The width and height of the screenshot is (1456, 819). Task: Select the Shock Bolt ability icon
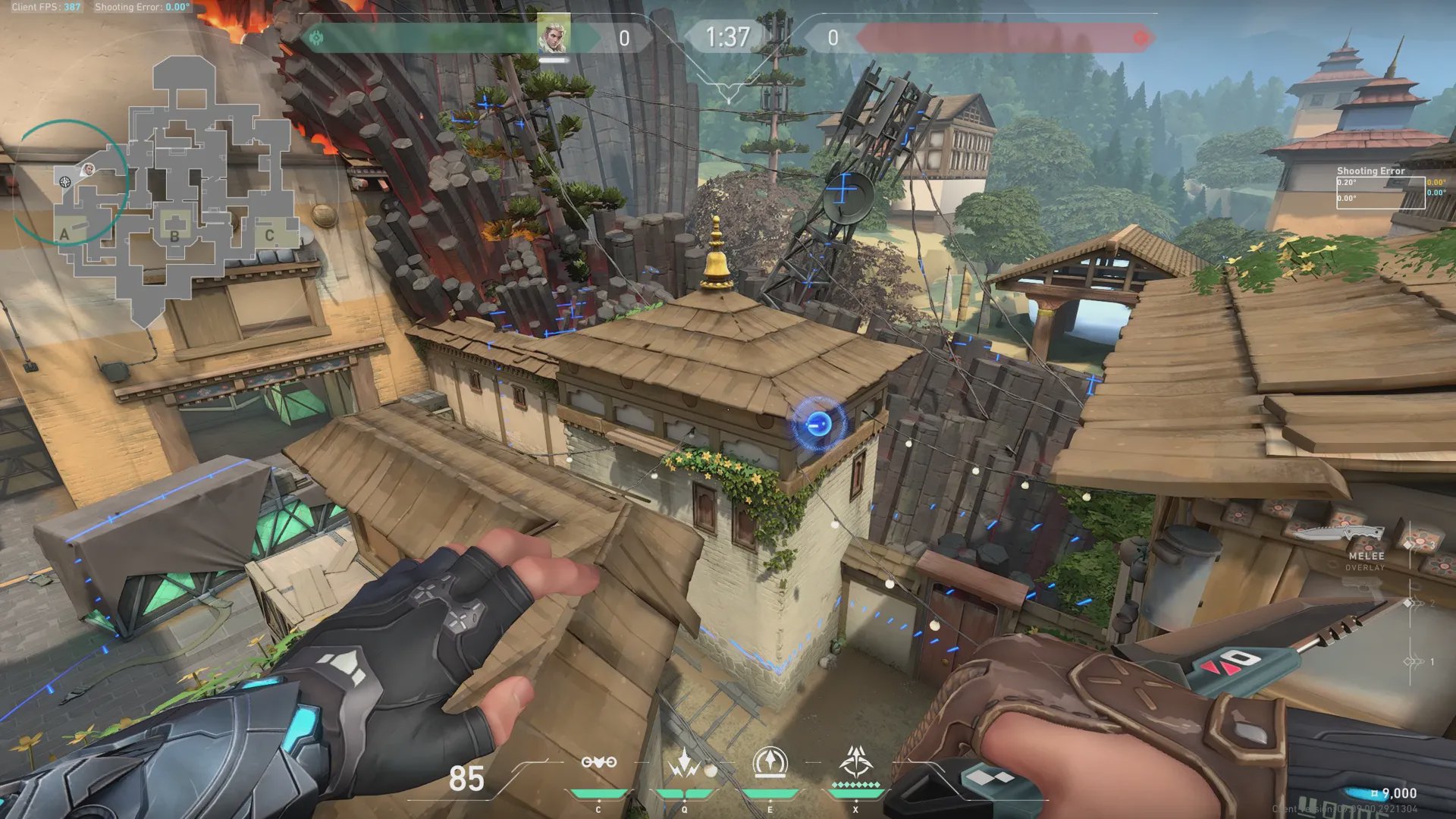click(685, 763)
